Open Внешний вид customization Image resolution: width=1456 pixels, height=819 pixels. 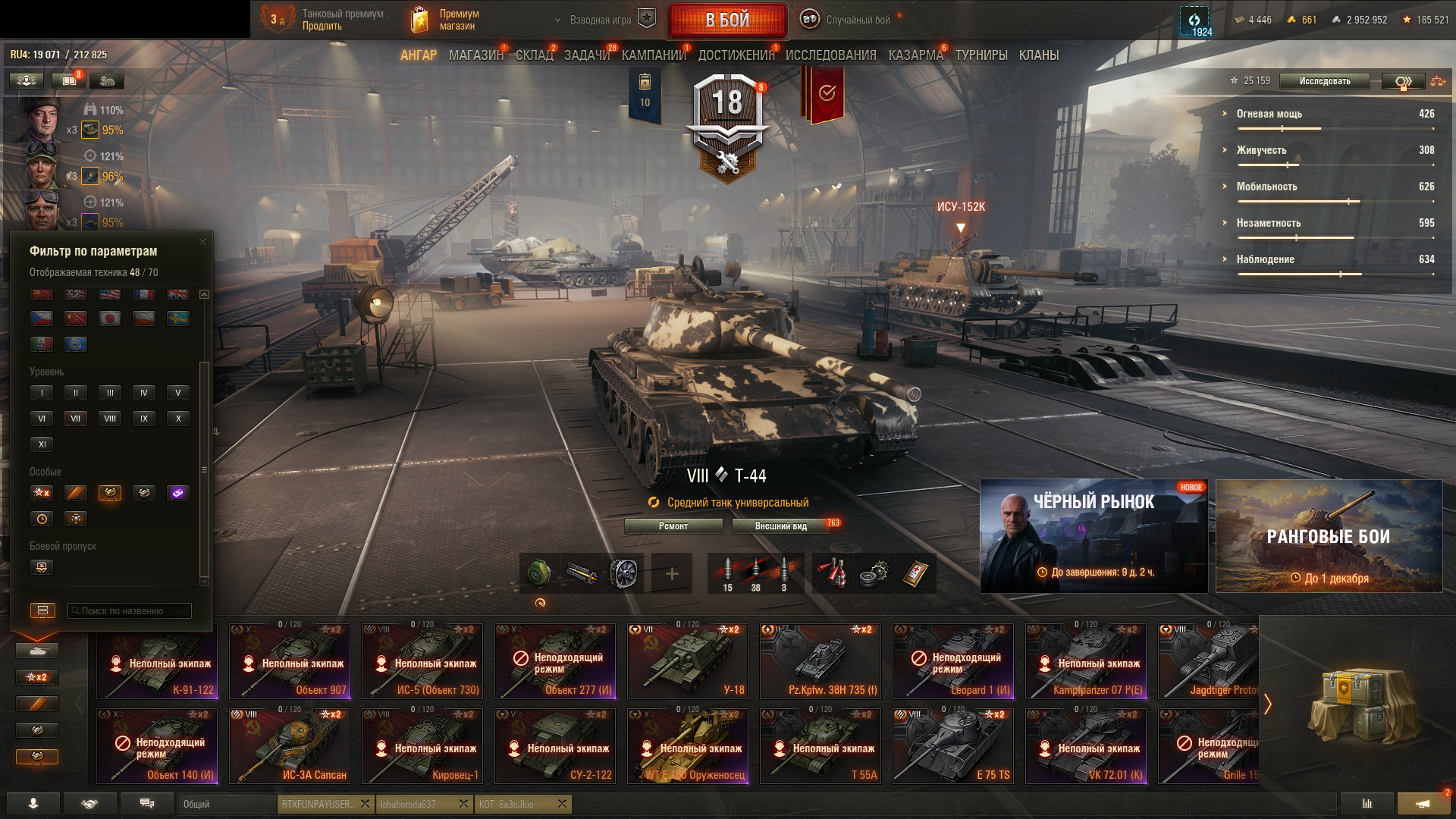coord(780,526)
